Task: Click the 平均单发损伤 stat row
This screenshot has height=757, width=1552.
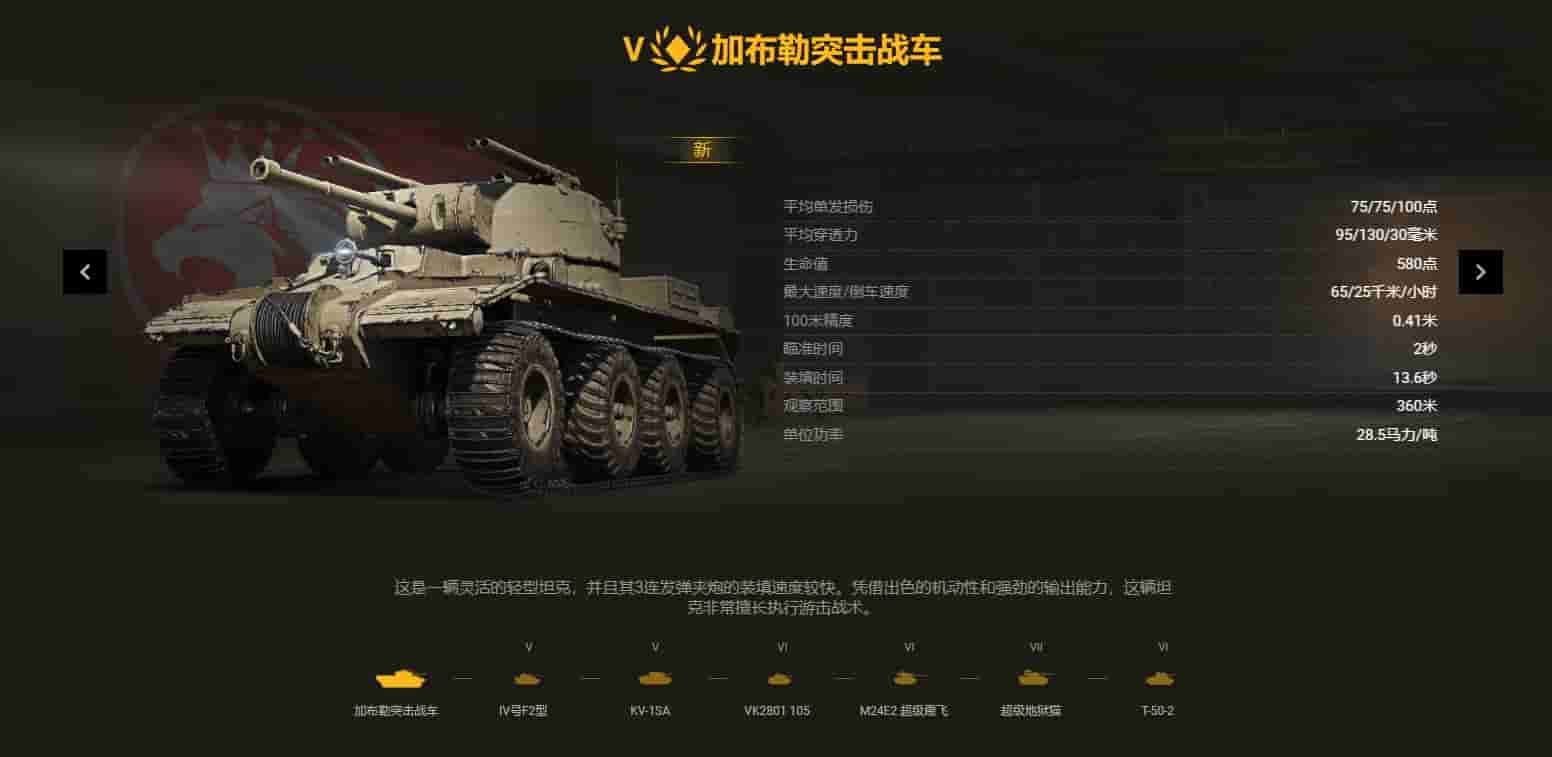Action: point(1100,206)
